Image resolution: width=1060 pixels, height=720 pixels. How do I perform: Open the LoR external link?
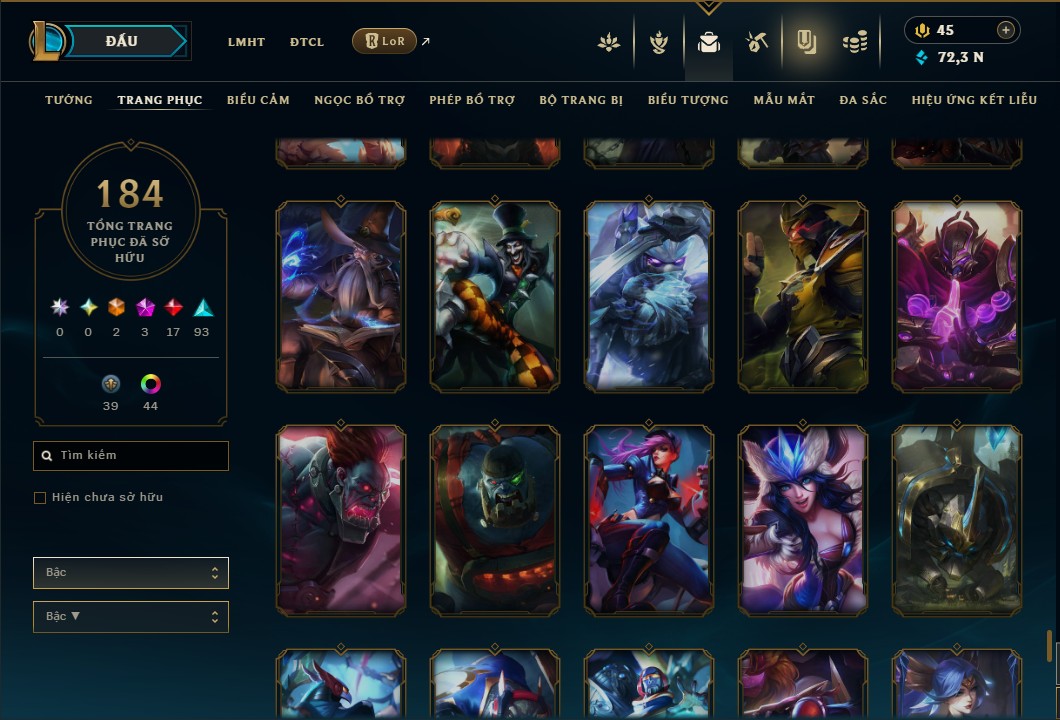pyautogui.click(x=385, y=41)
